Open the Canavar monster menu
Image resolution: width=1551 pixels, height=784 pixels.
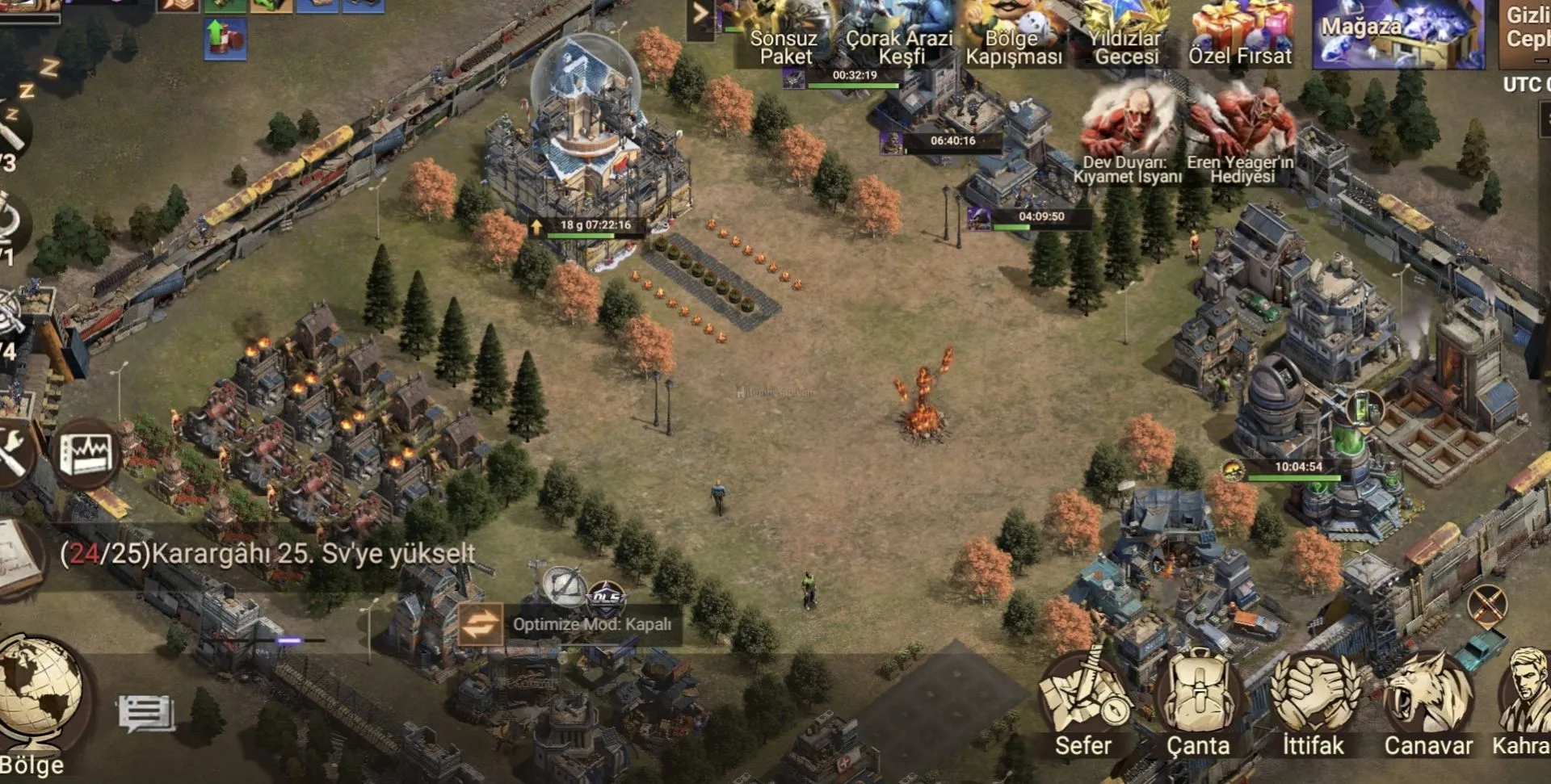tap(1428, 704)
